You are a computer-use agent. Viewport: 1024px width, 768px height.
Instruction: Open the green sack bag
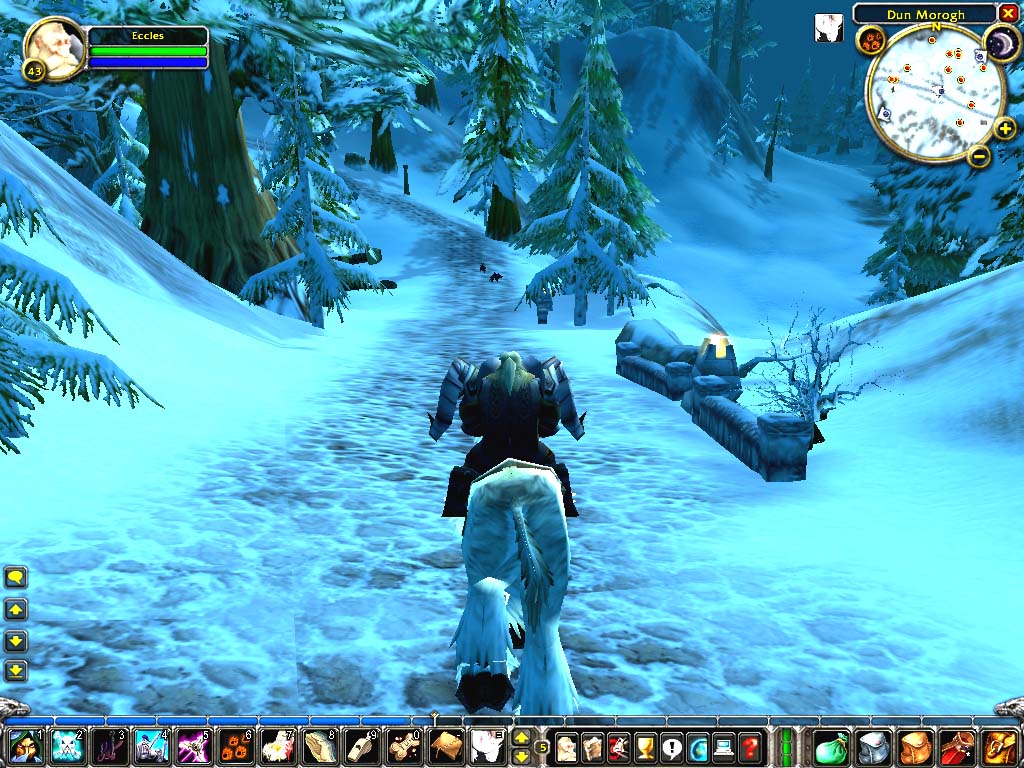click(831, 746)
